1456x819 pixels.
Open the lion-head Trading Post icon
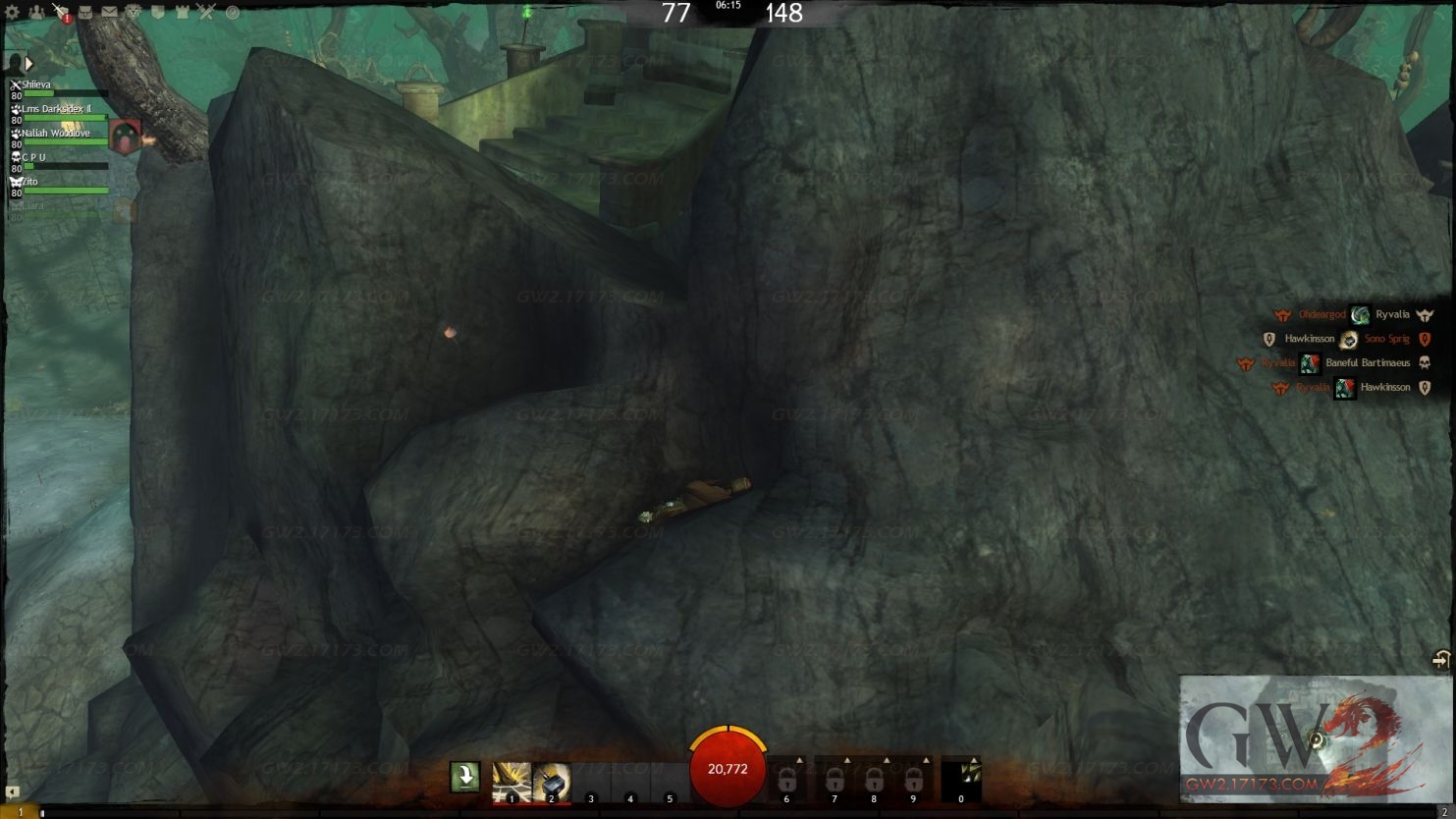[134, 13]
